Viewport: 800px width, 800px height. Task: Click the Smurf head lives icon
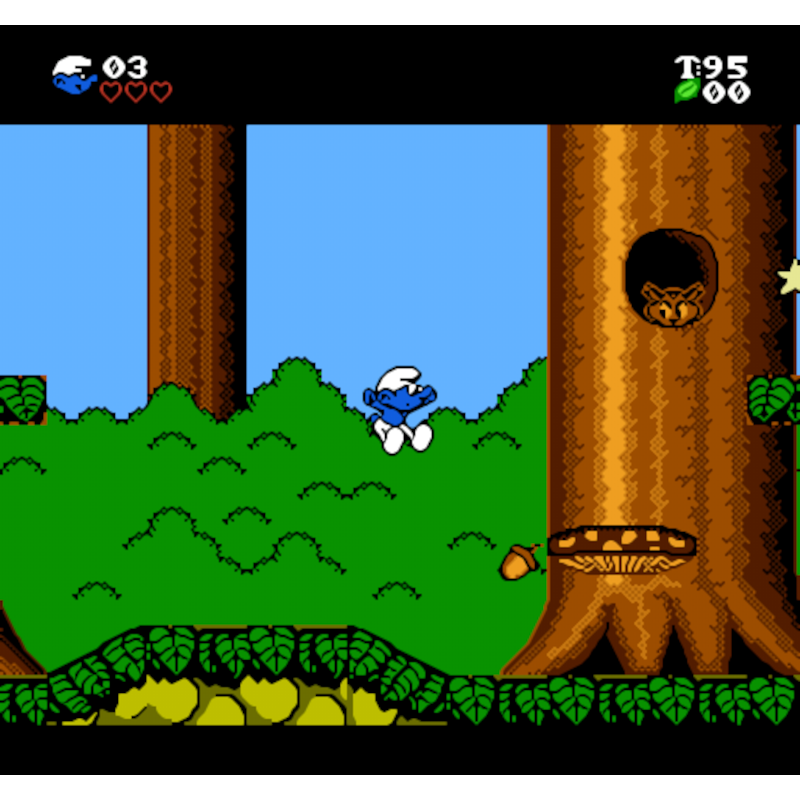tap(74, 75)
